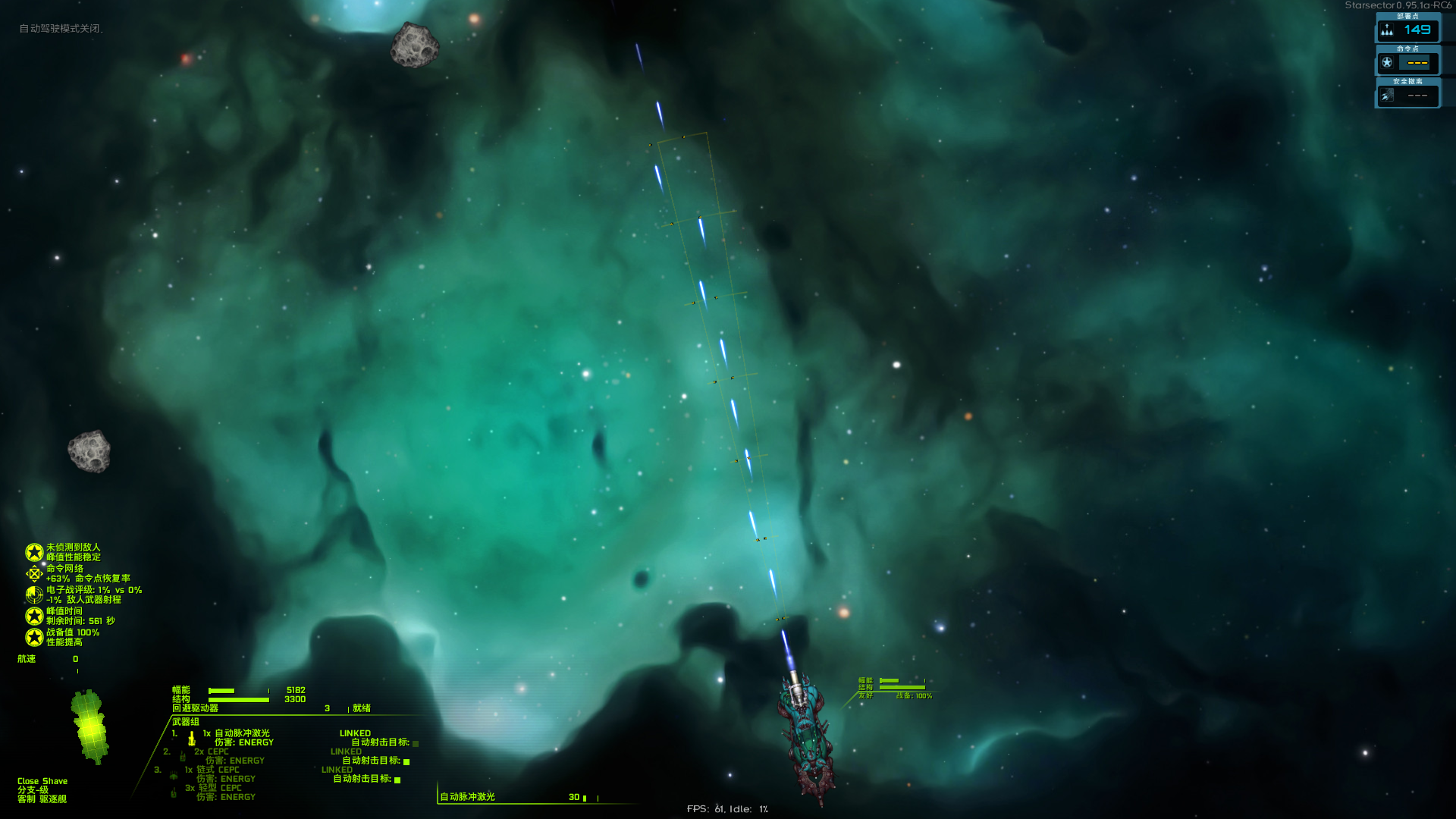Image resolution: width=1456 pixels, height=819 pixels.
Task: Click the 峰值时间 peak time status icon
Action: click(34, 616)
